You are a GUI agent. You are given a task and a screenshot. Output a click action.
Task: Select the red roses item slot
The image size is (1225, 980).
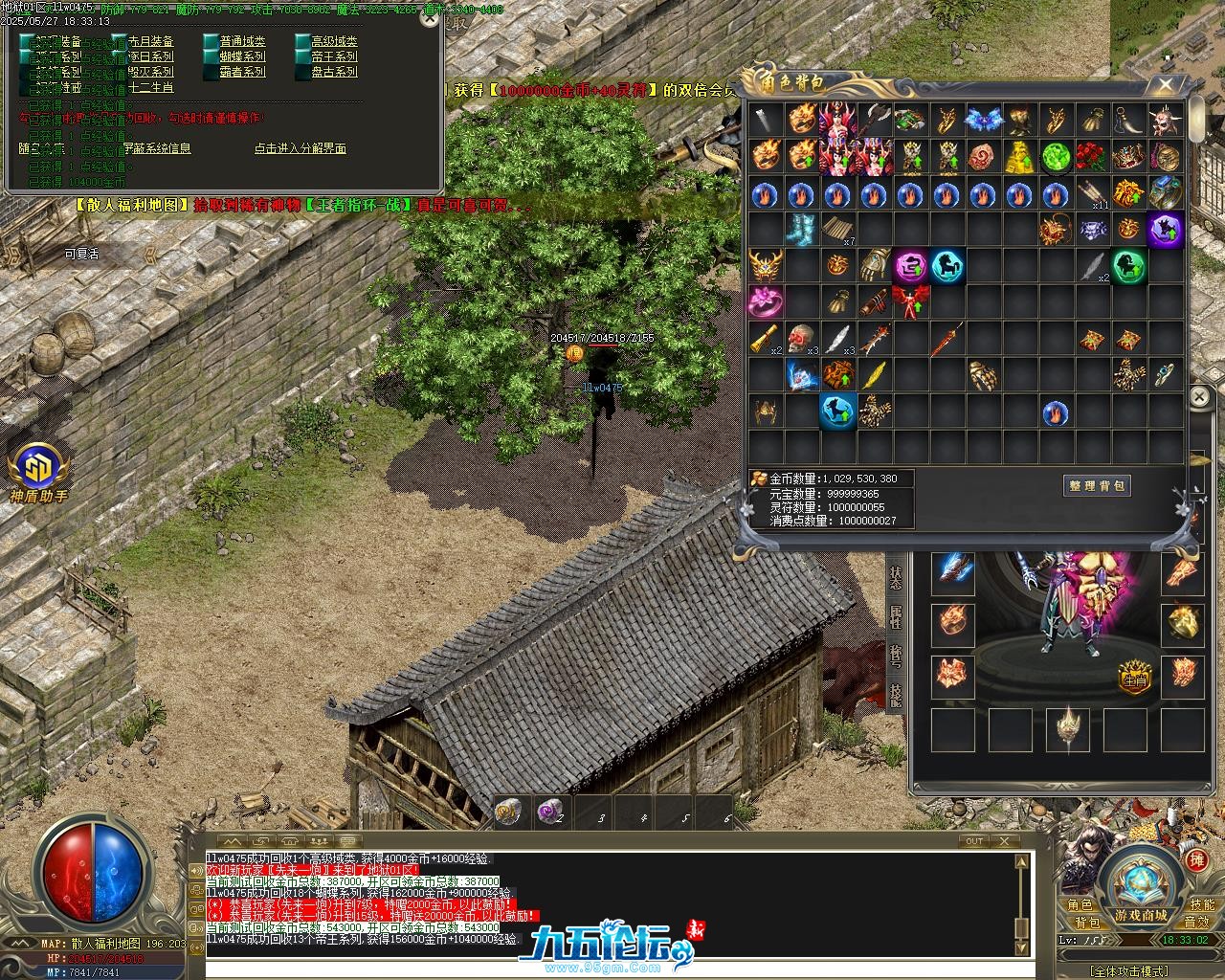click(1091, 156)
